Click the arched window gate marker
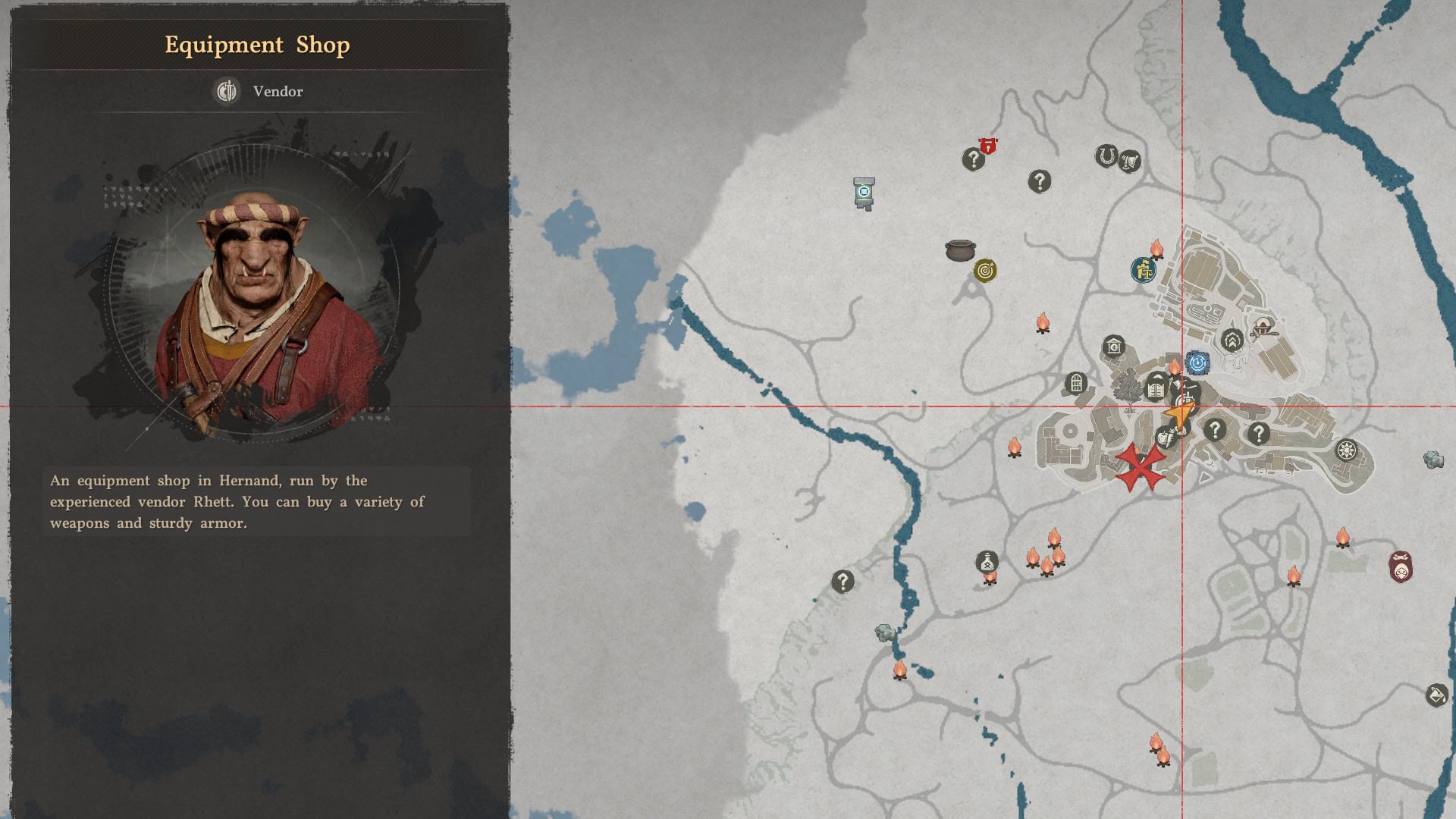The width and height of the screenshot is (1456, 819). 1075,383
